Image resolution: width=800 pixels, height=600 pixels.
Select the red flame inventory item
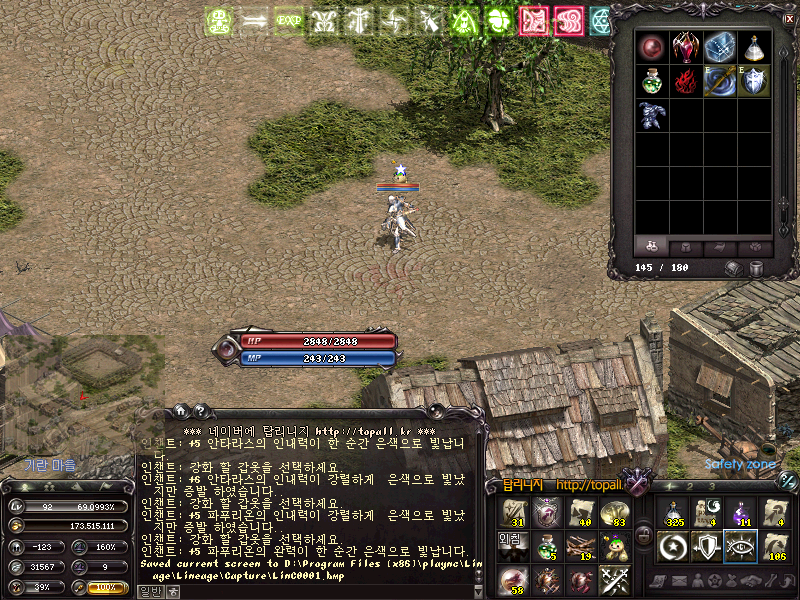coord(686,81)
